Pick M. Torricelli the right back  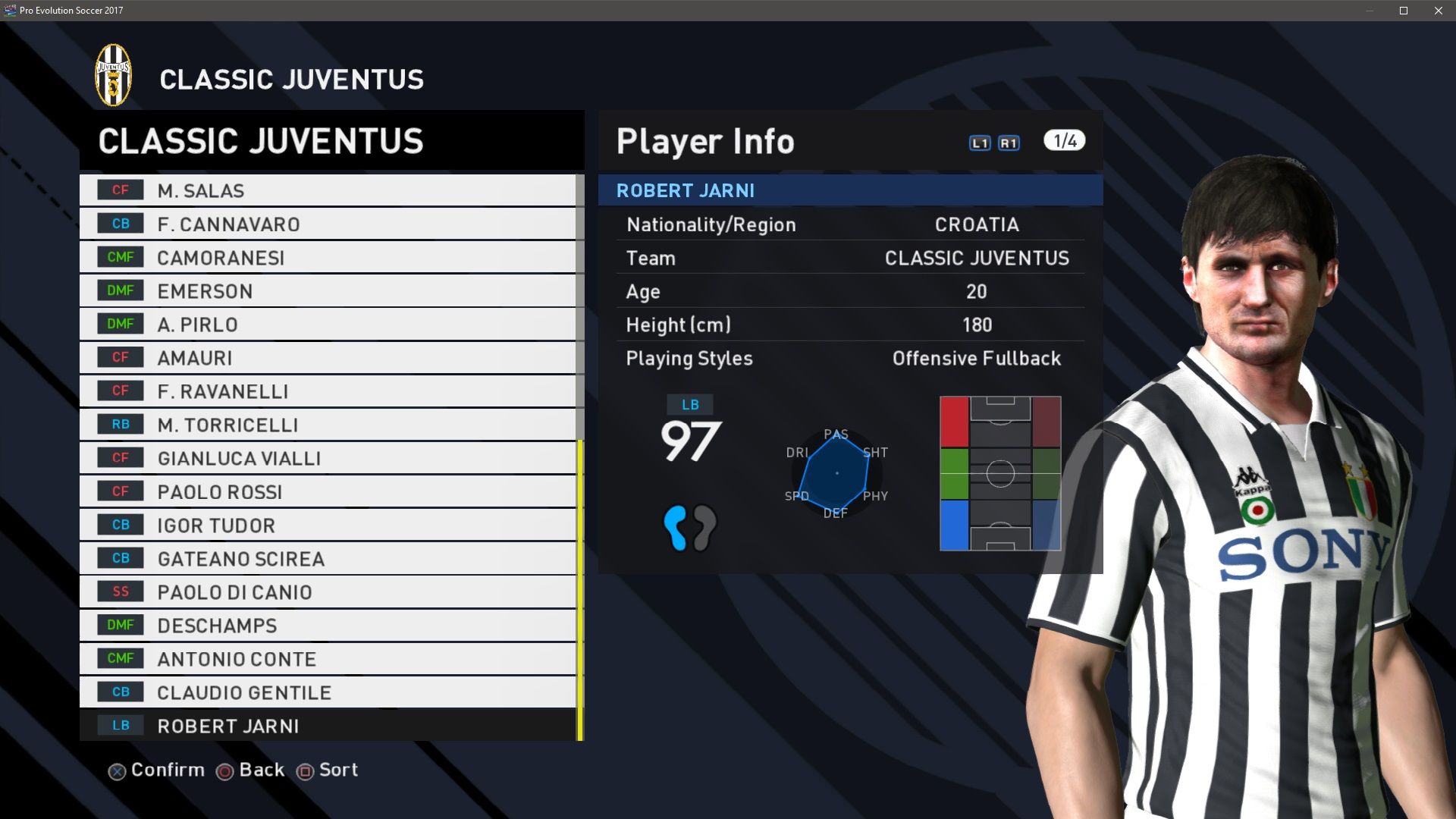(x=328, y=425)
